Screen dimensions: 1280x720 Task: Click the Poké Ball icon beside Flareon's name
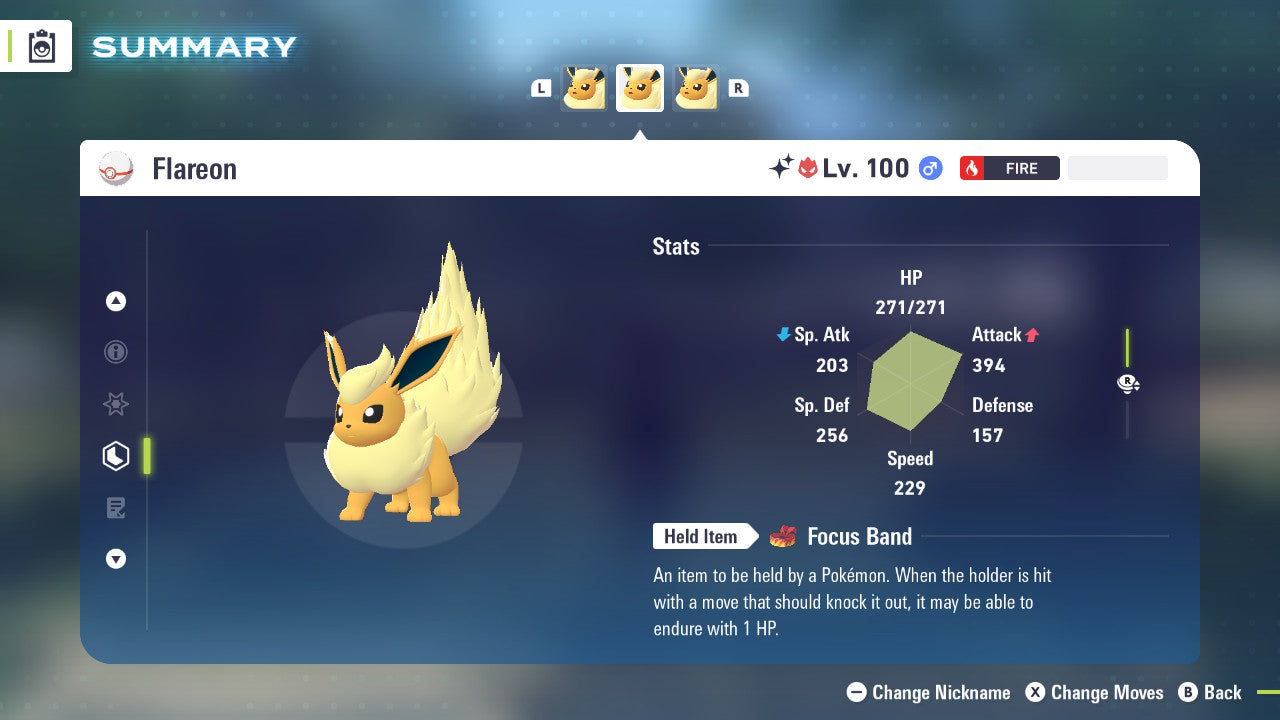(x=117, y=168)
